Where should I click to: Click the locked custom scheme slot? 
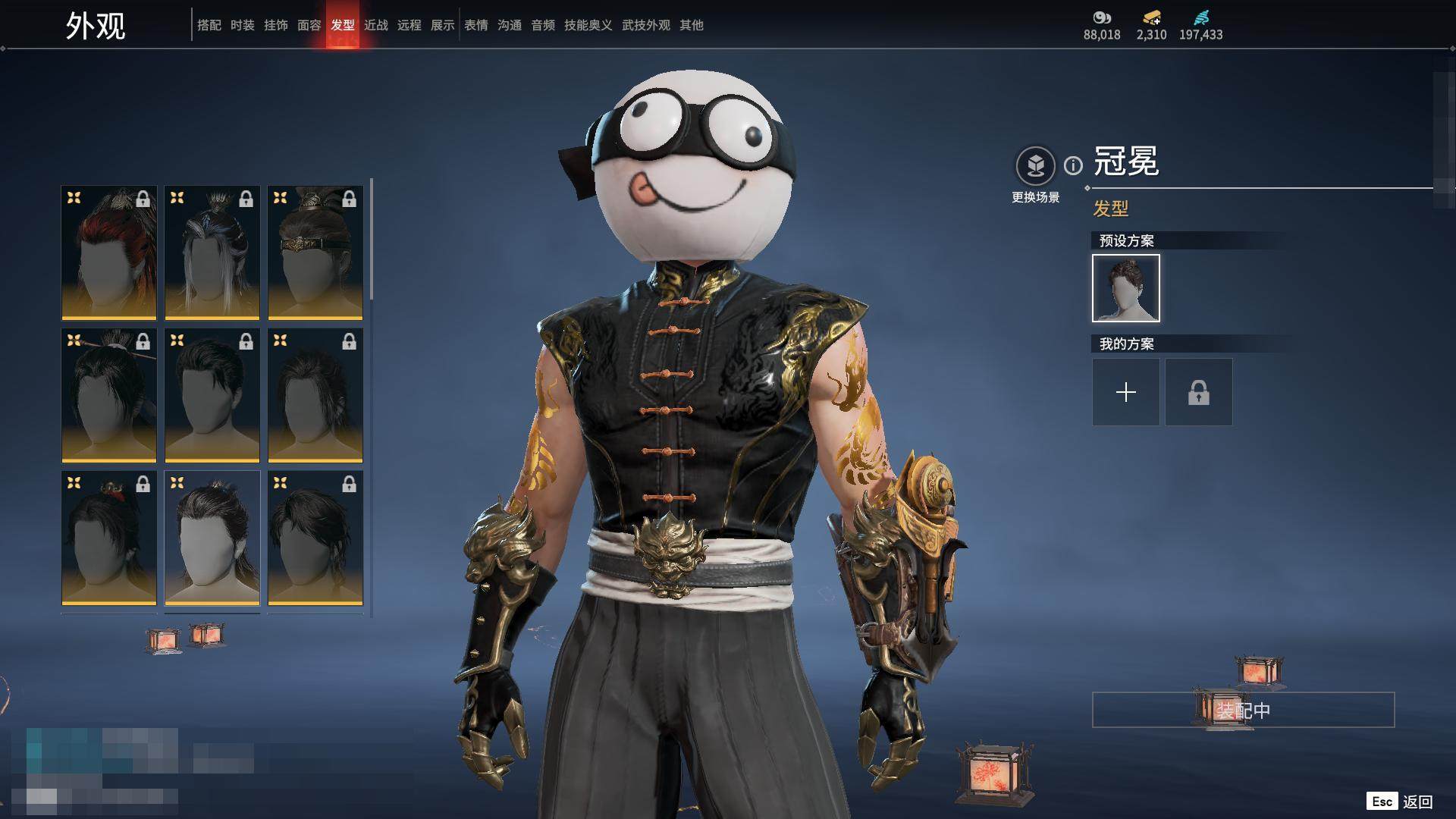[x=1198, y=392]
